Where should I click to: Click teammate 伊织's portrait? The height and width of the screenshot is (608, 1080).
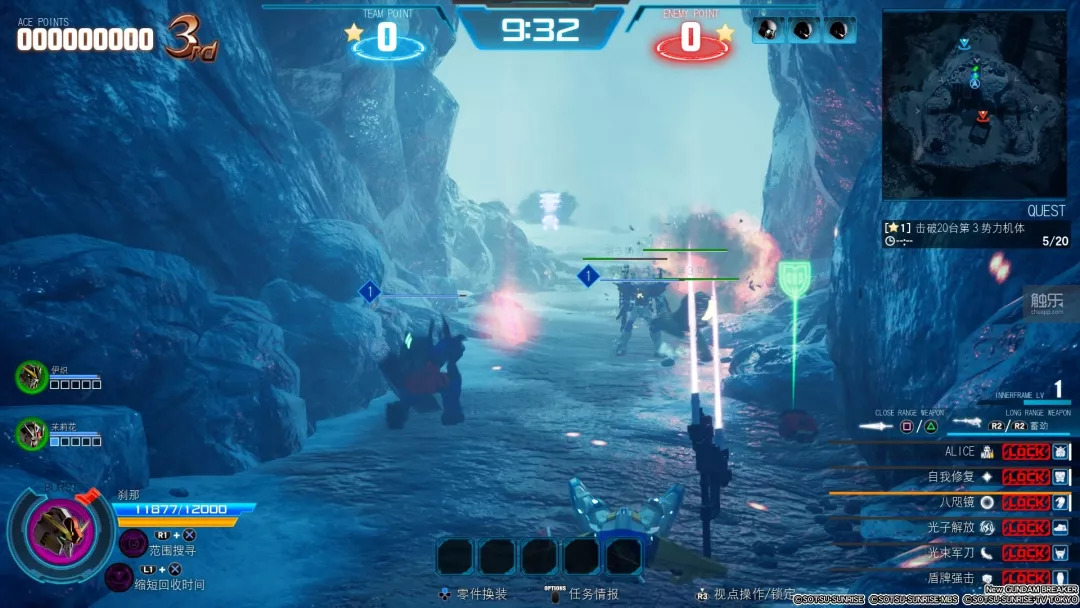[31, 376]
